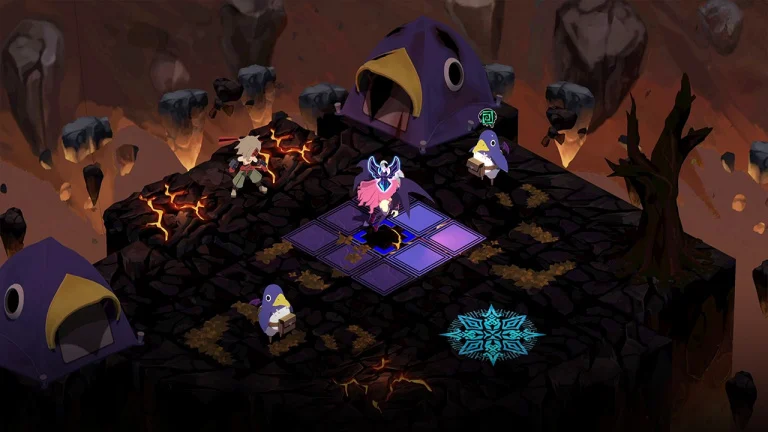This screenshot has width=768, height=432.
Task: Click the green spiral marker above the Prinny
Action: pyautogui.click(x=488, y=117)
